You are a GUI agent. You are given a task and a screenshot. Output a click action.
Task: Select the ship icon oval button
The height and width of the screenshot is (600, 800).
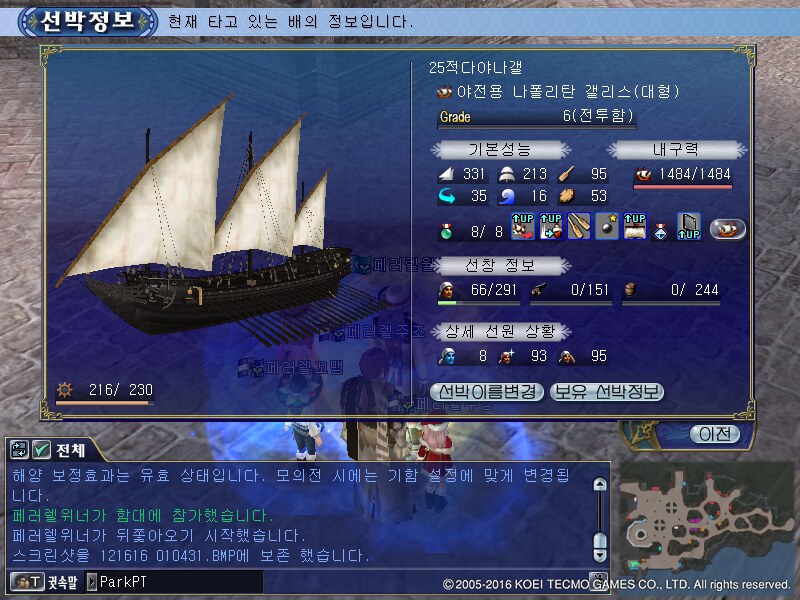(728, 228)
